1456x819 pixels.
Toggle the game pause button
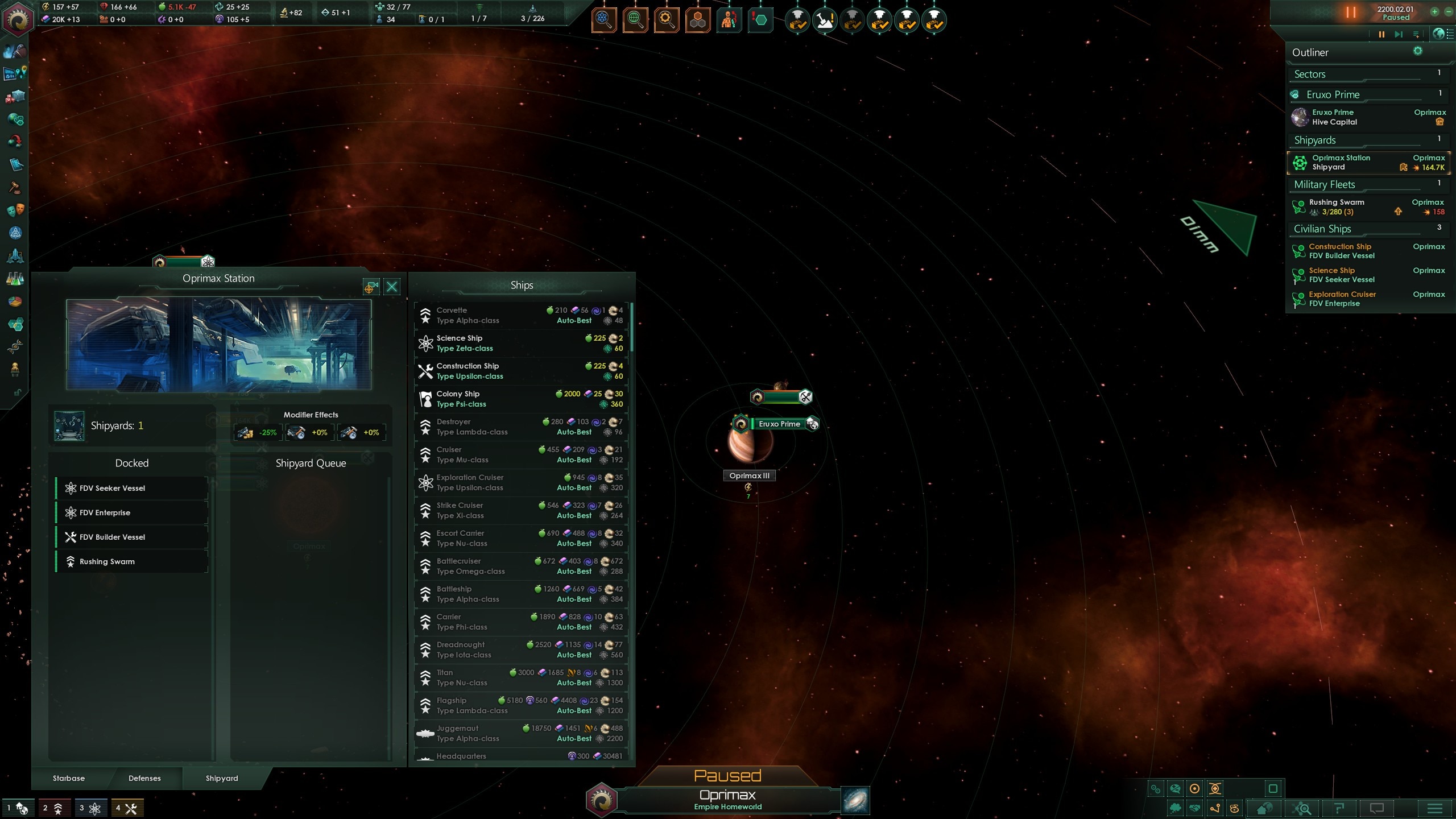(x=1381, y=35)
